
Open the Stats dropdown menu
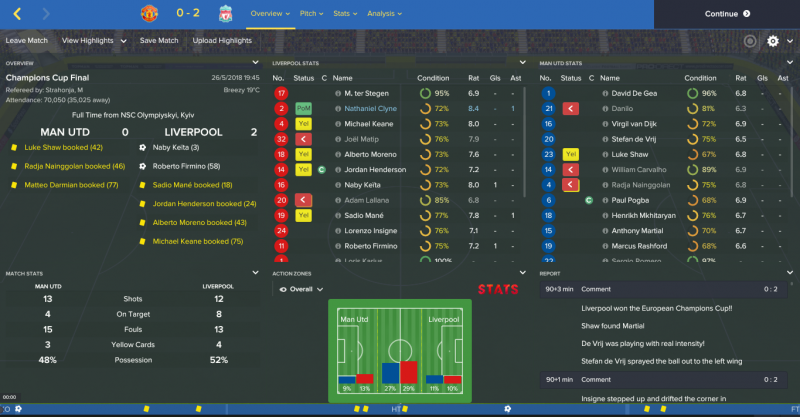345,14
